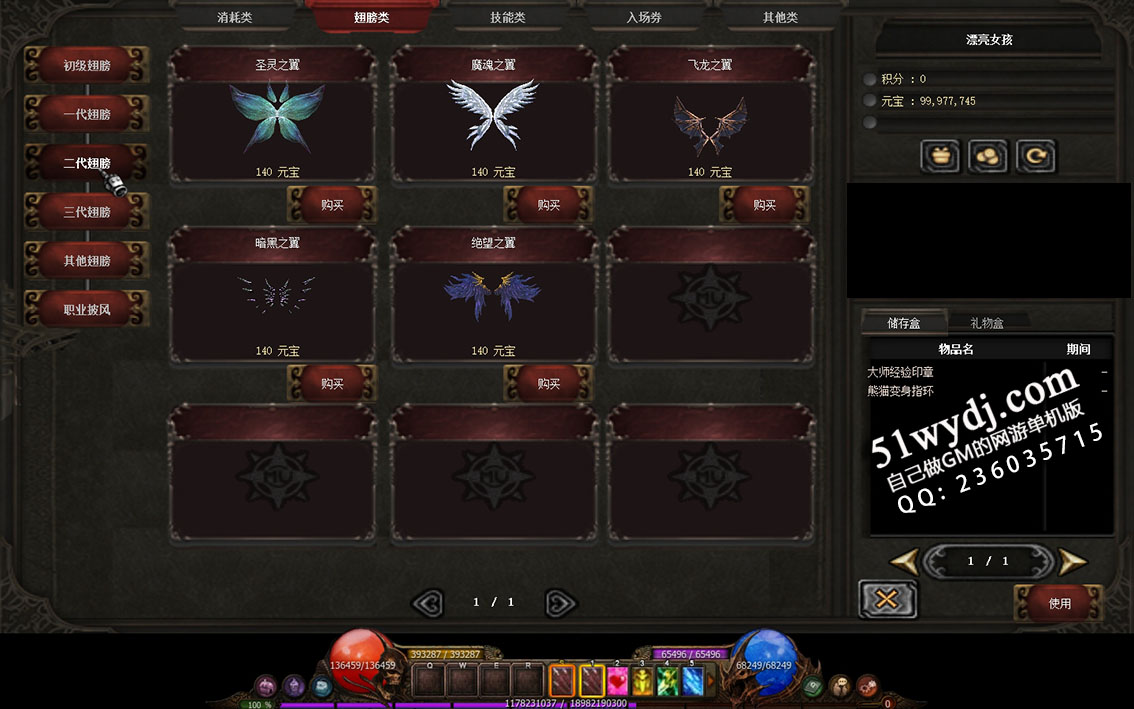This screenshot has height=709, width=1134.
Task: Switch to the 礼物盒 tab
Action: pos(986,323)
